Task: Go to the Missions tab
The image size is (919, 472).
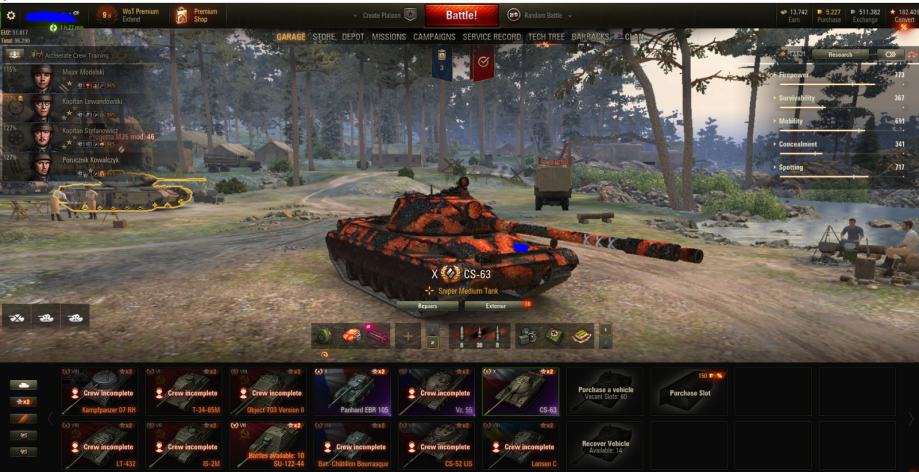Action: (x=389, y=37)
